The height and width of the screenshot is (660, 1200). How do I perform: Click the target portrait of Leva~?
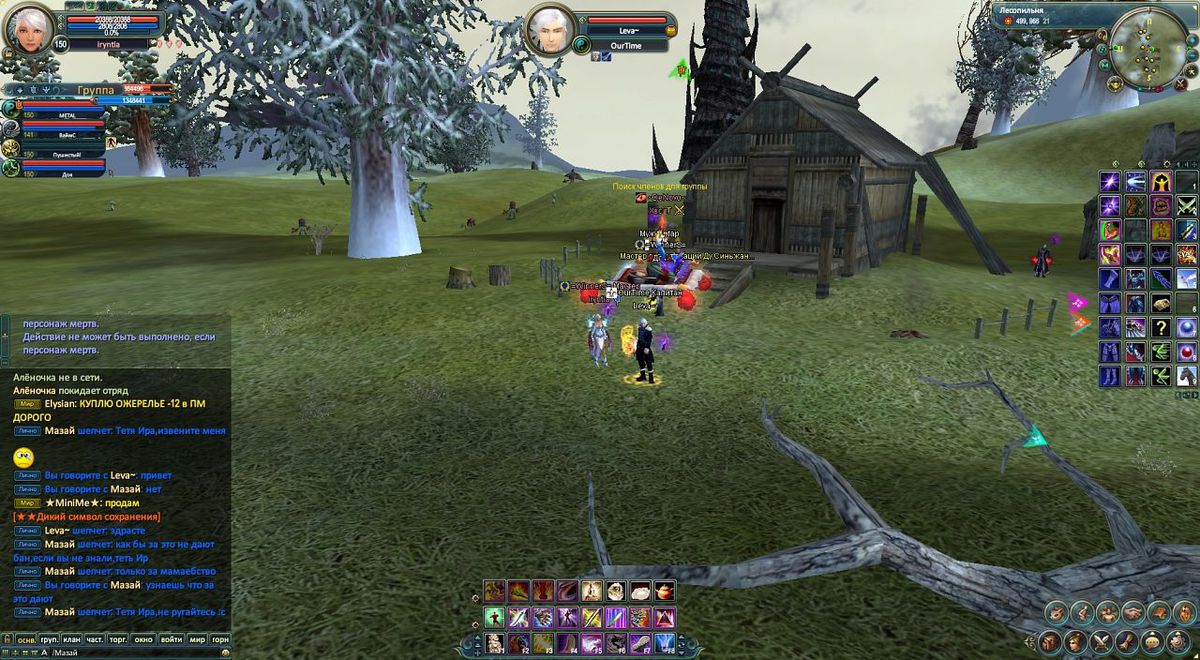[x=551, y=30]
